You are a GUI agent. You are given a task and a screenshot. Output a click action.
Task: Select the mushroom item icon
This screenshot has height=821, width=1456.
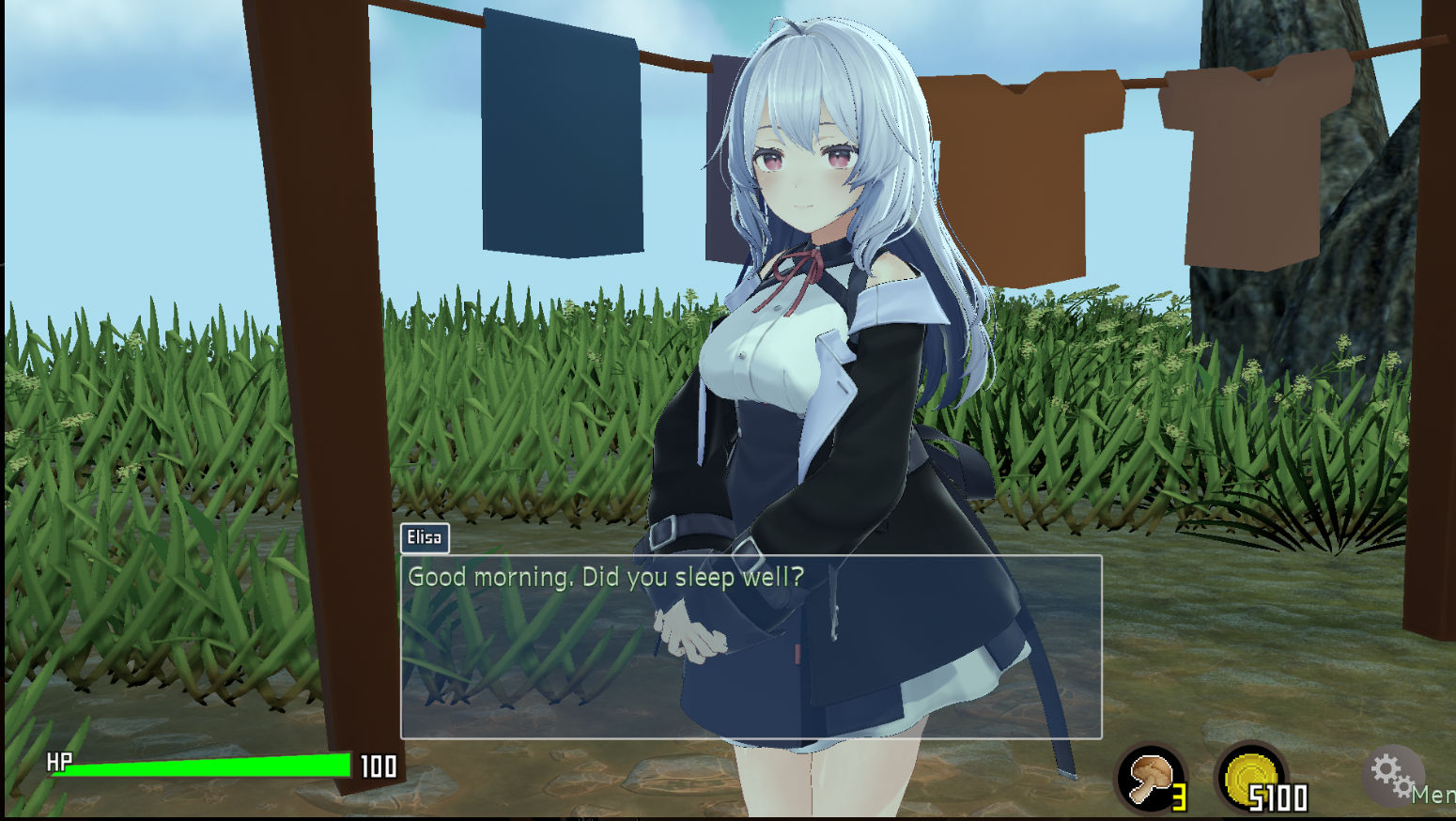click(x=1151, y=778)
